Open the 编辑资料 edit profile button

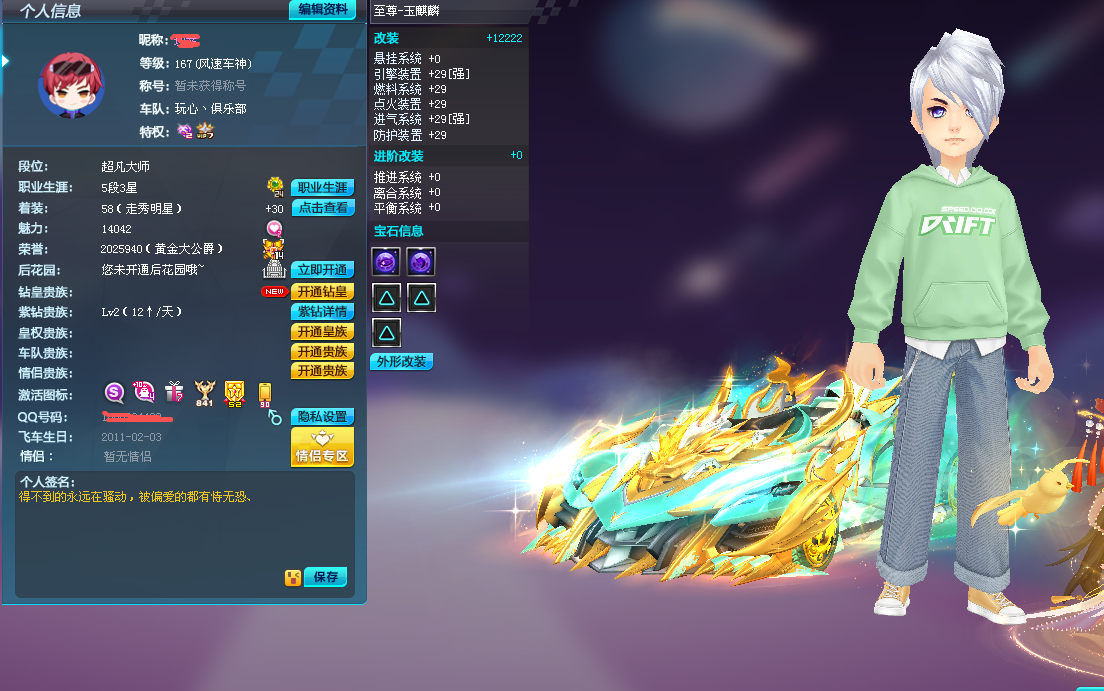coord(322,10)
